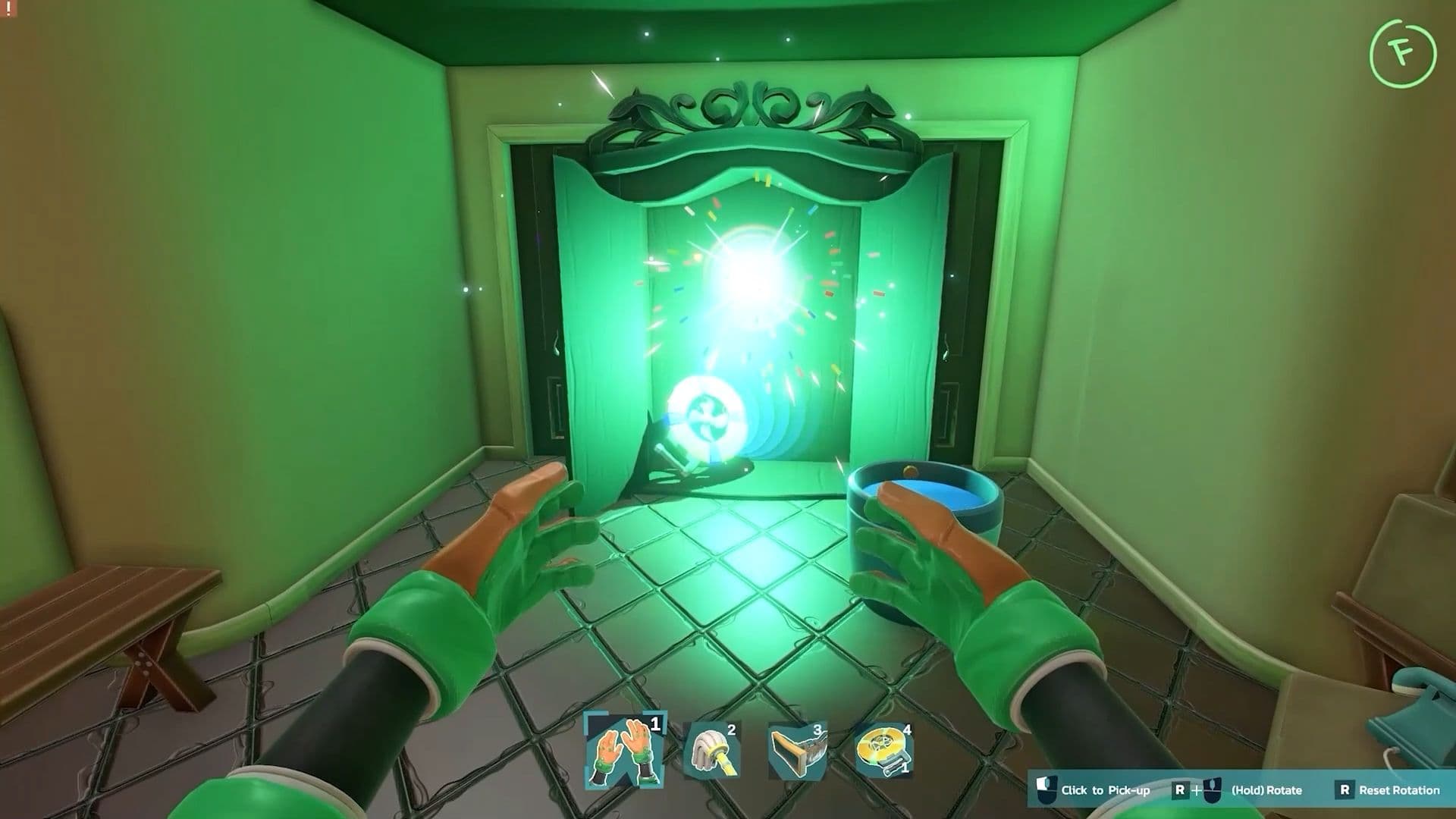
Task: Click the right mouse button icon near Rotate hint
Action: [x=1213, y=790]
